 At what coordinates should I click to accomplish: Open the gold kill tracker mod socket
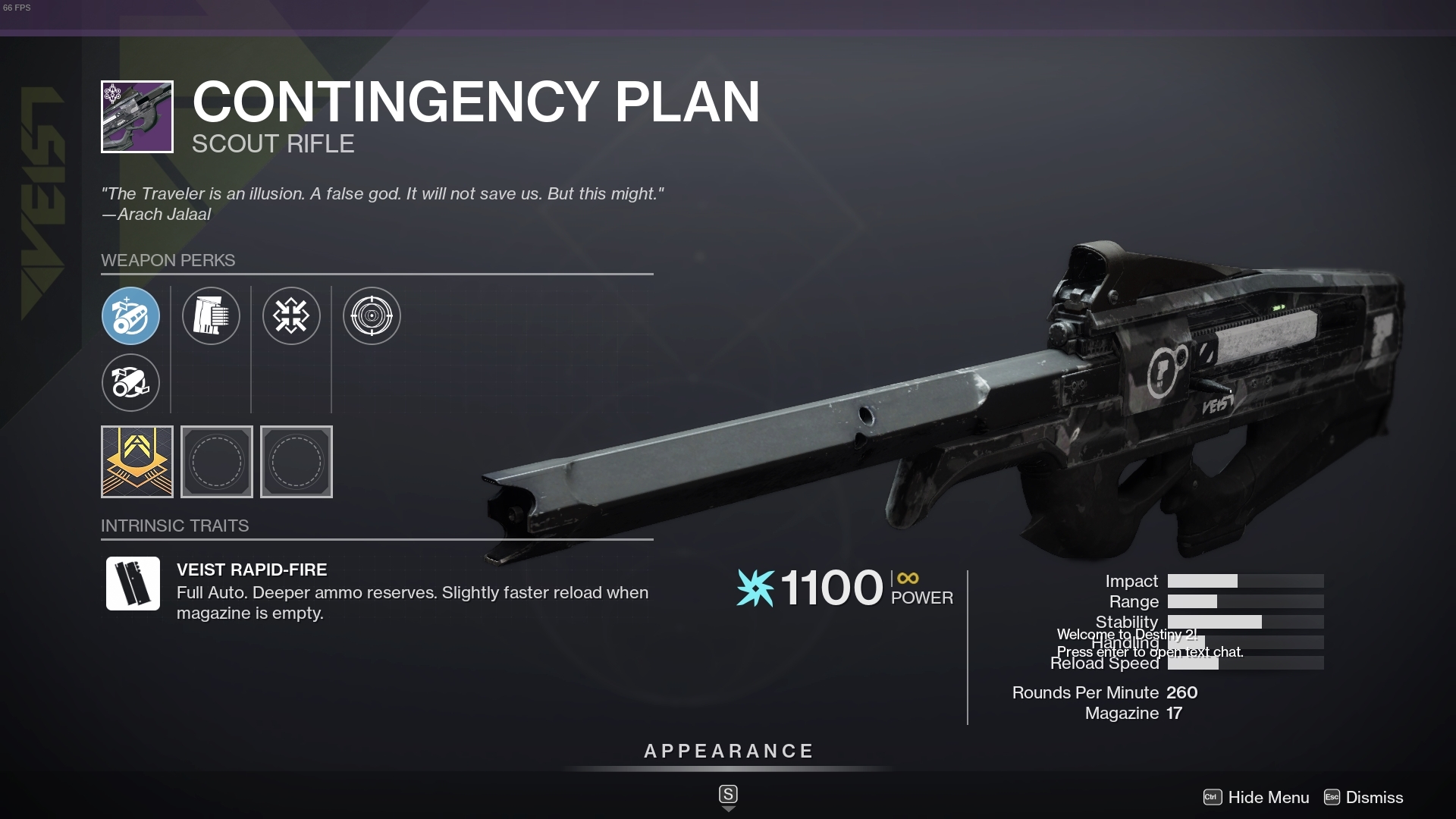[x=136, y=462]
